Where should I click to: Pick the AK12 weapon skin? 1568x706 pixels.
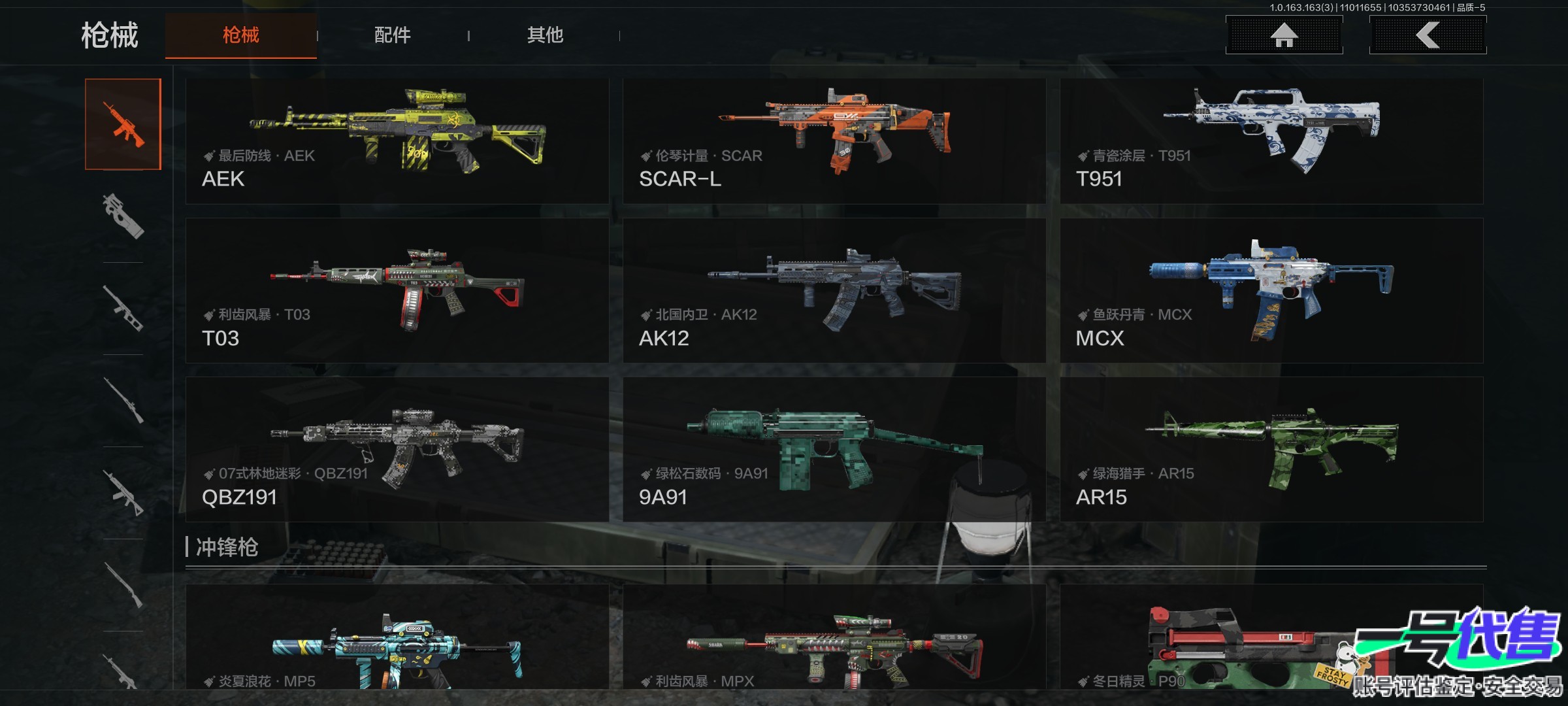pos(834,290)
